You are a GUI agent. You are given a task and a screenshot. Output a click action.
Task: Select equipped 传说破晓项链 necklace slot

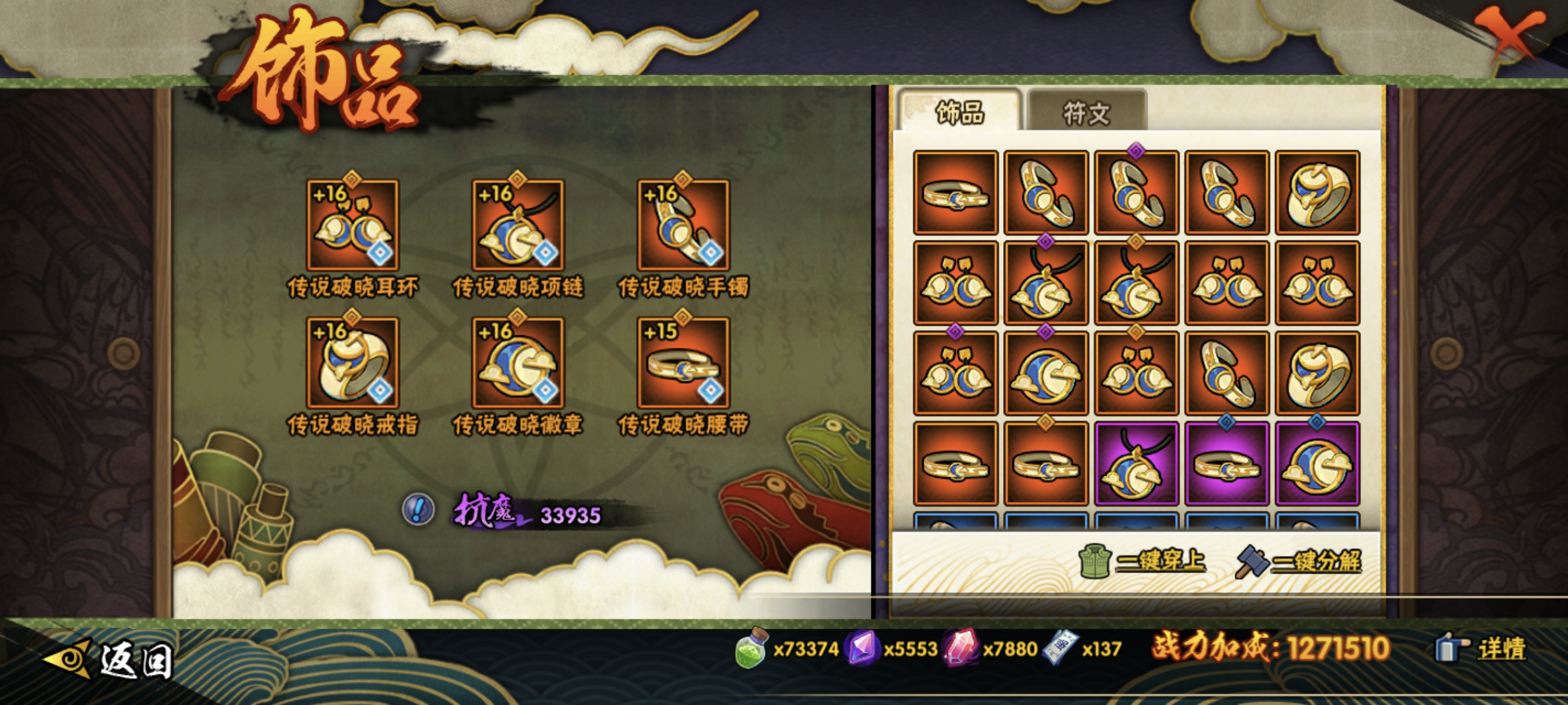click(518, 225)
